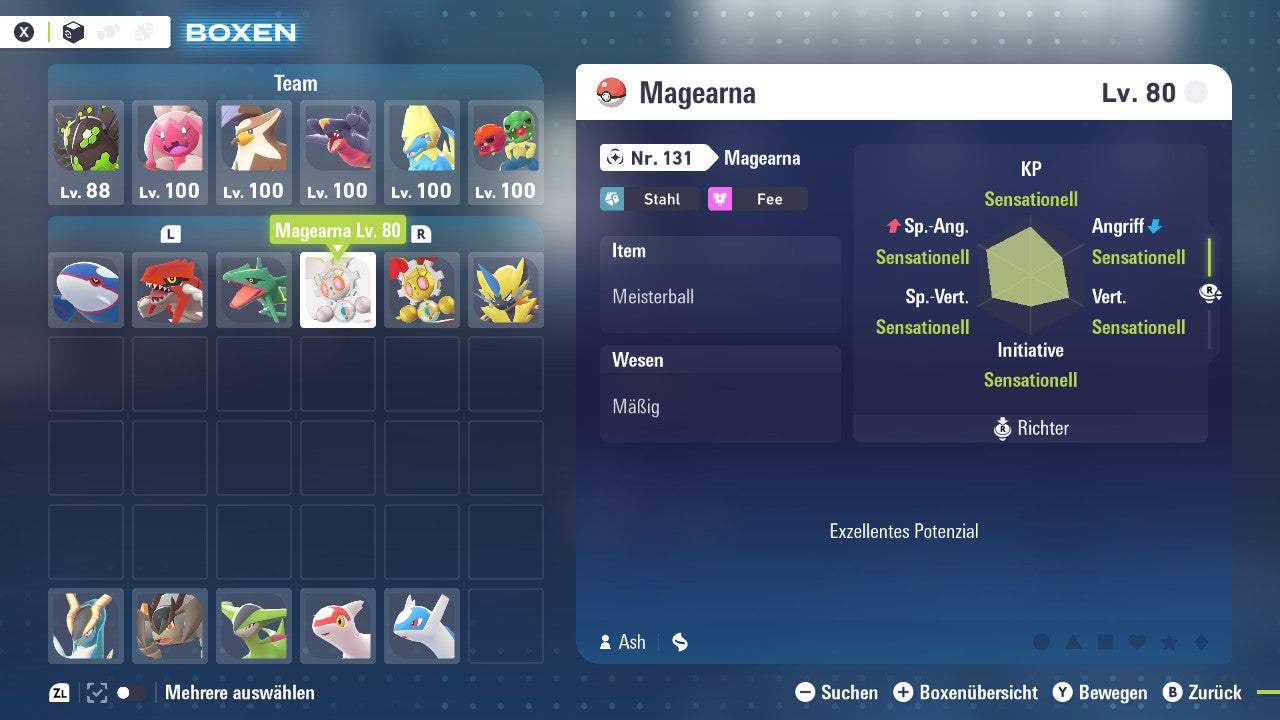Viewport: 1280px width, 720px height.
Task: Select the green Virizion slot
Action: click(254, 626)
